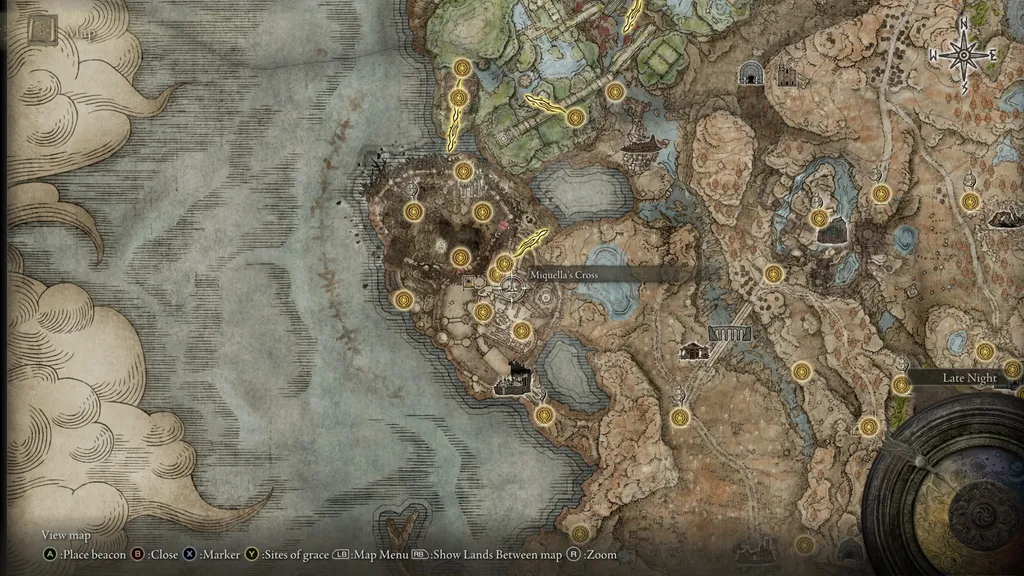Viewport: 1024px width, 576px height.
Task: Select the small church landmark icon
Action: [786, 73]
